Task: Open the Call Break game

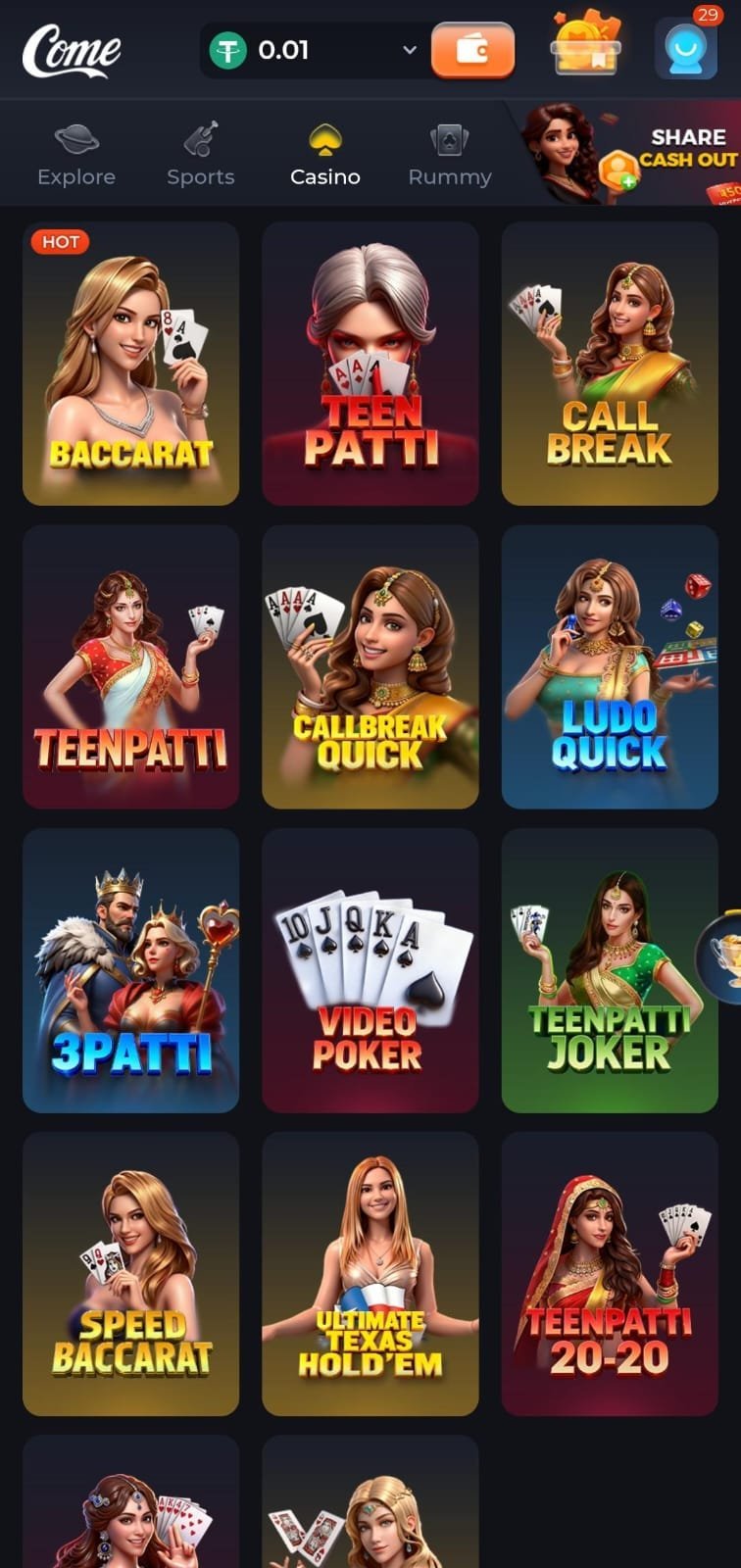Action: [610, 364]
